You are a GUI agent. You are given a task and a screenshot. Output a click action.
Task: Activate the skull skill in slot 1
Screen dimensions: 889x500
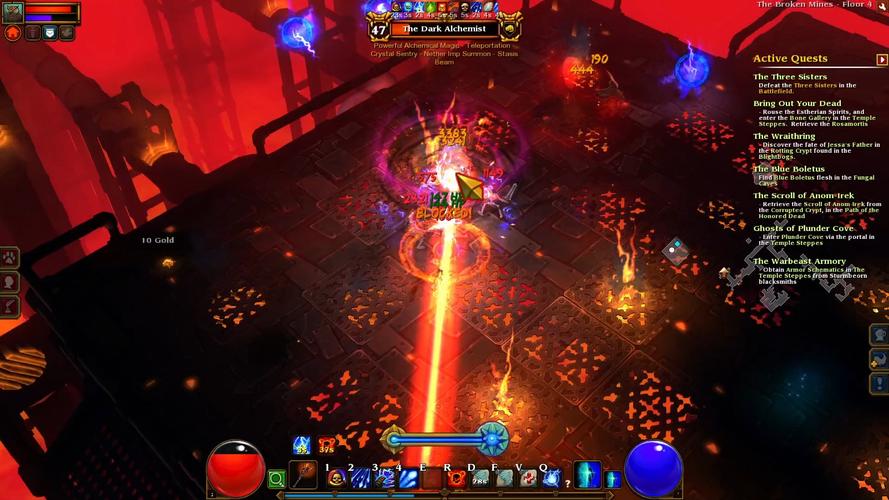click(337, 479)
